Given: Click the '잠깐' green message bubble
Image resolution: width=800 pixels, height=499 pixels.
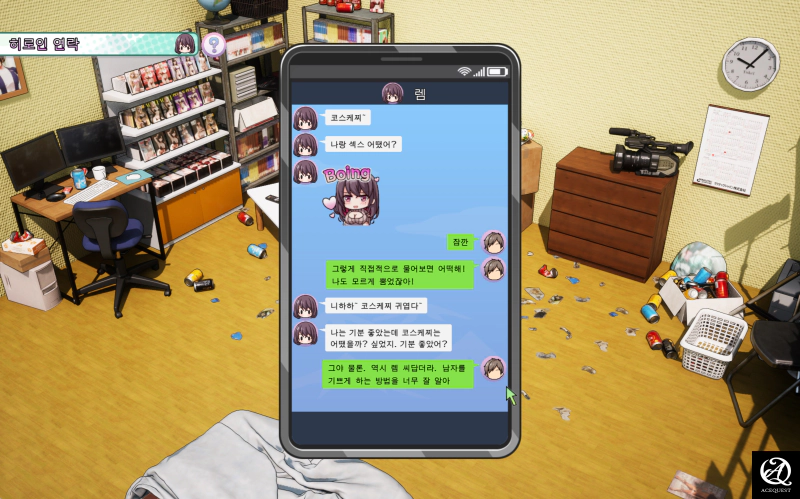Looking at the screenshot, I should click(461, 242).
